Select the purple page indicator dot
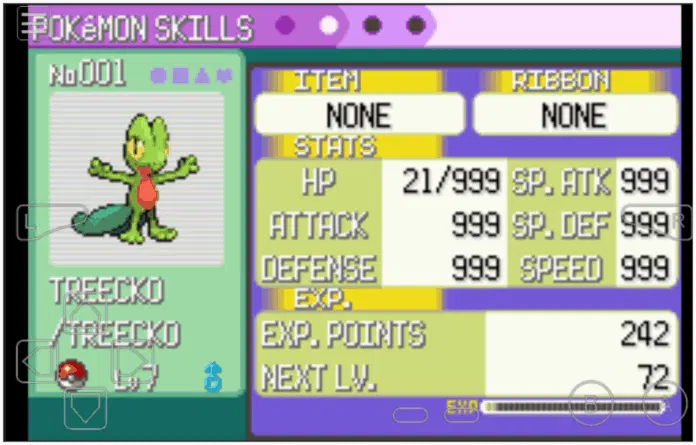696x445 pixels. [285, 25]
